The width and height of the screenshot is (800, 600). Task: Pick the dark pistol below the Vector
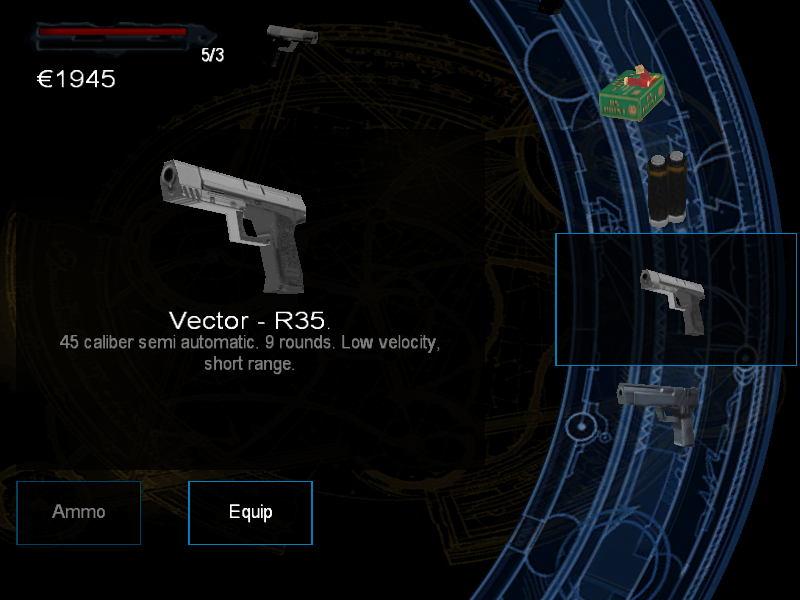(658, 410)
